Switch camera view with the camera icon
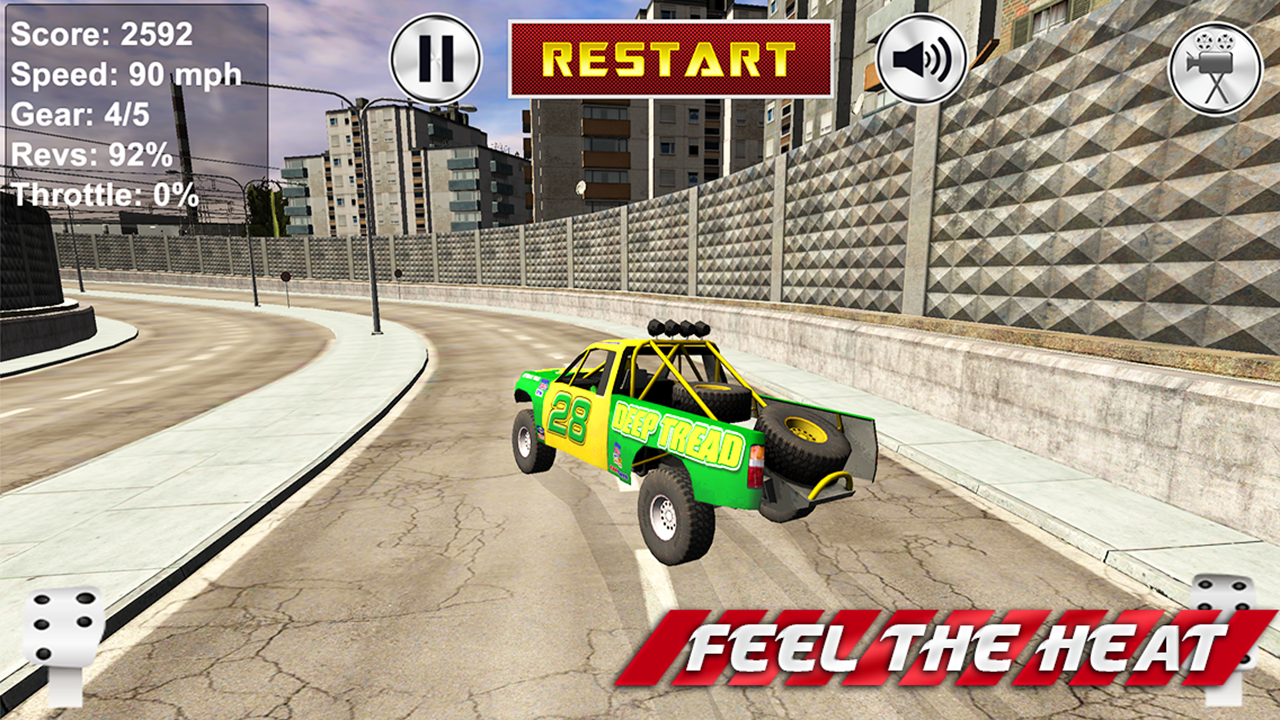Image resolution: width=1280 pixels, height=720 pixels. 1215,62
